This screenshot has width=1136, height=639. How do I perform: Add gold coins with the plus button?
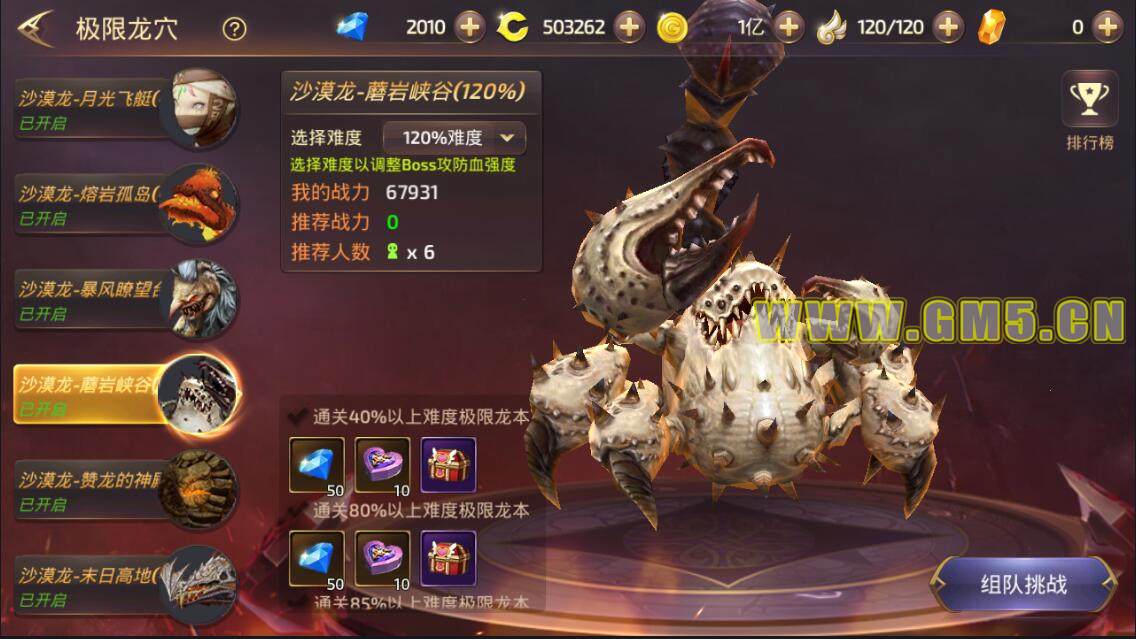click(x=789, y=27)
